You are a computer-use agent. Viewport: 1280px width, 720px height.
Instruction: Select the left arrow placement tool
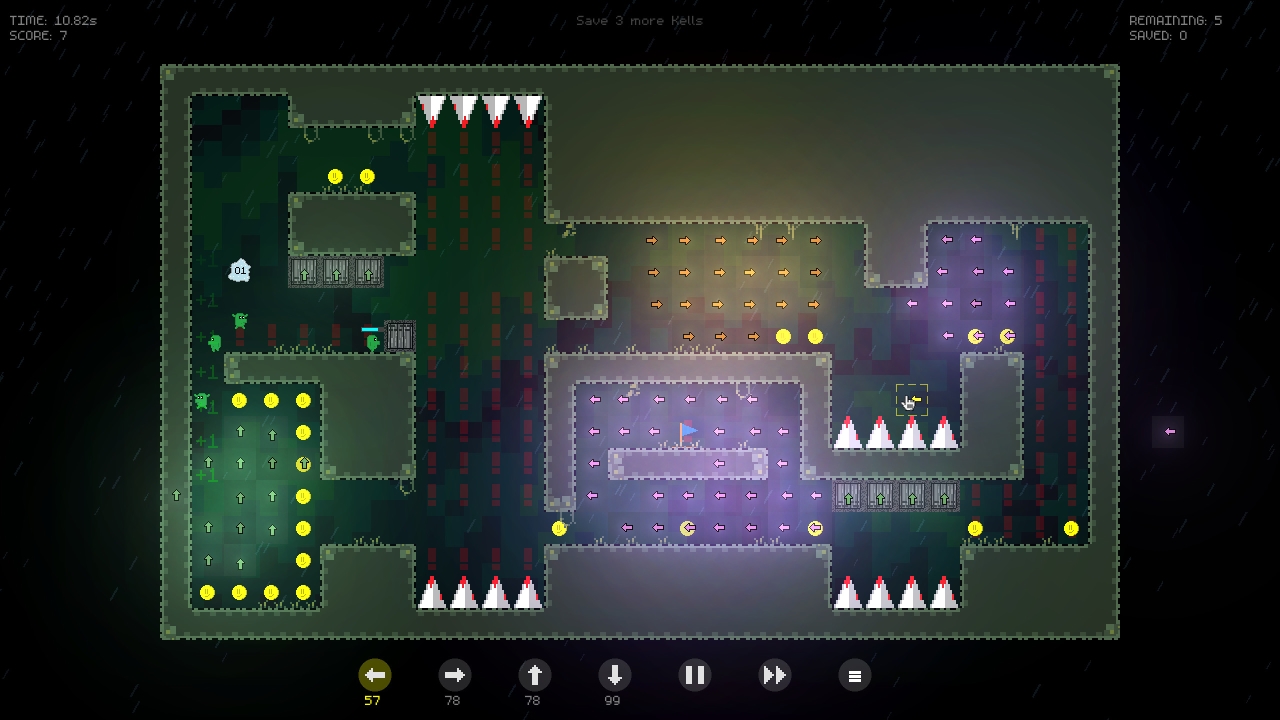[375, 675]
